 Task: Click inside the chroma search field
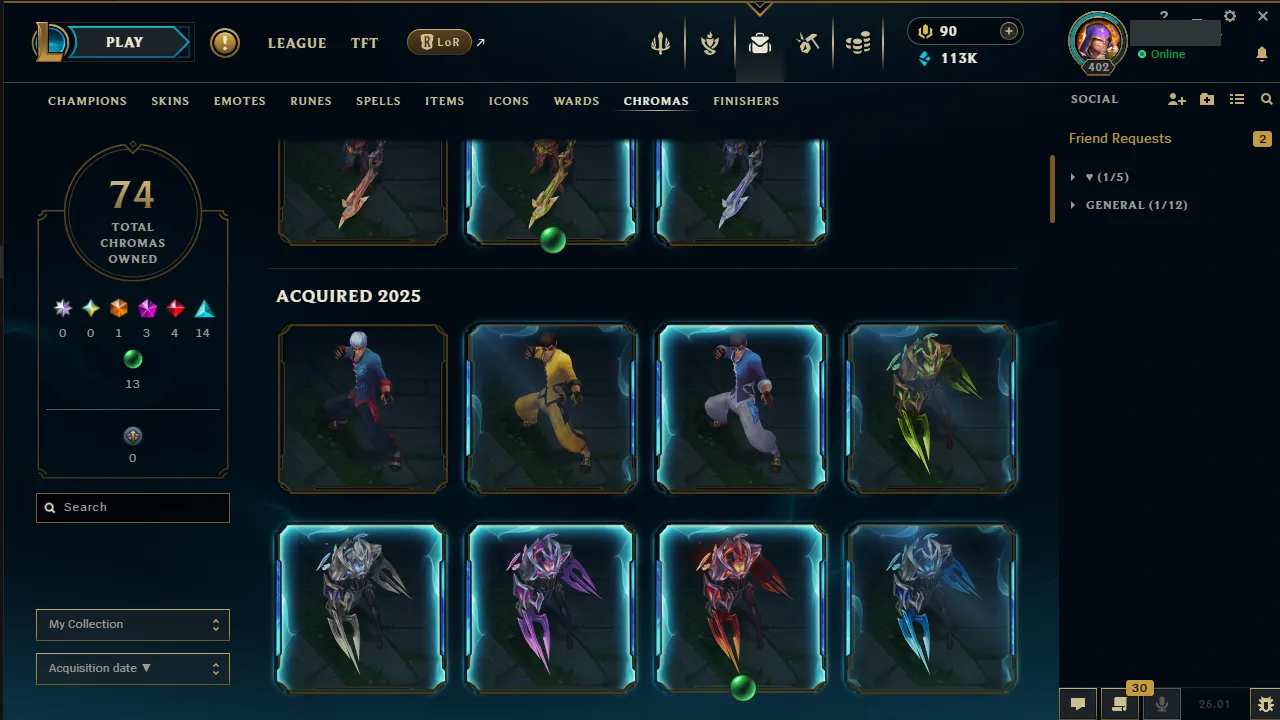132,507
